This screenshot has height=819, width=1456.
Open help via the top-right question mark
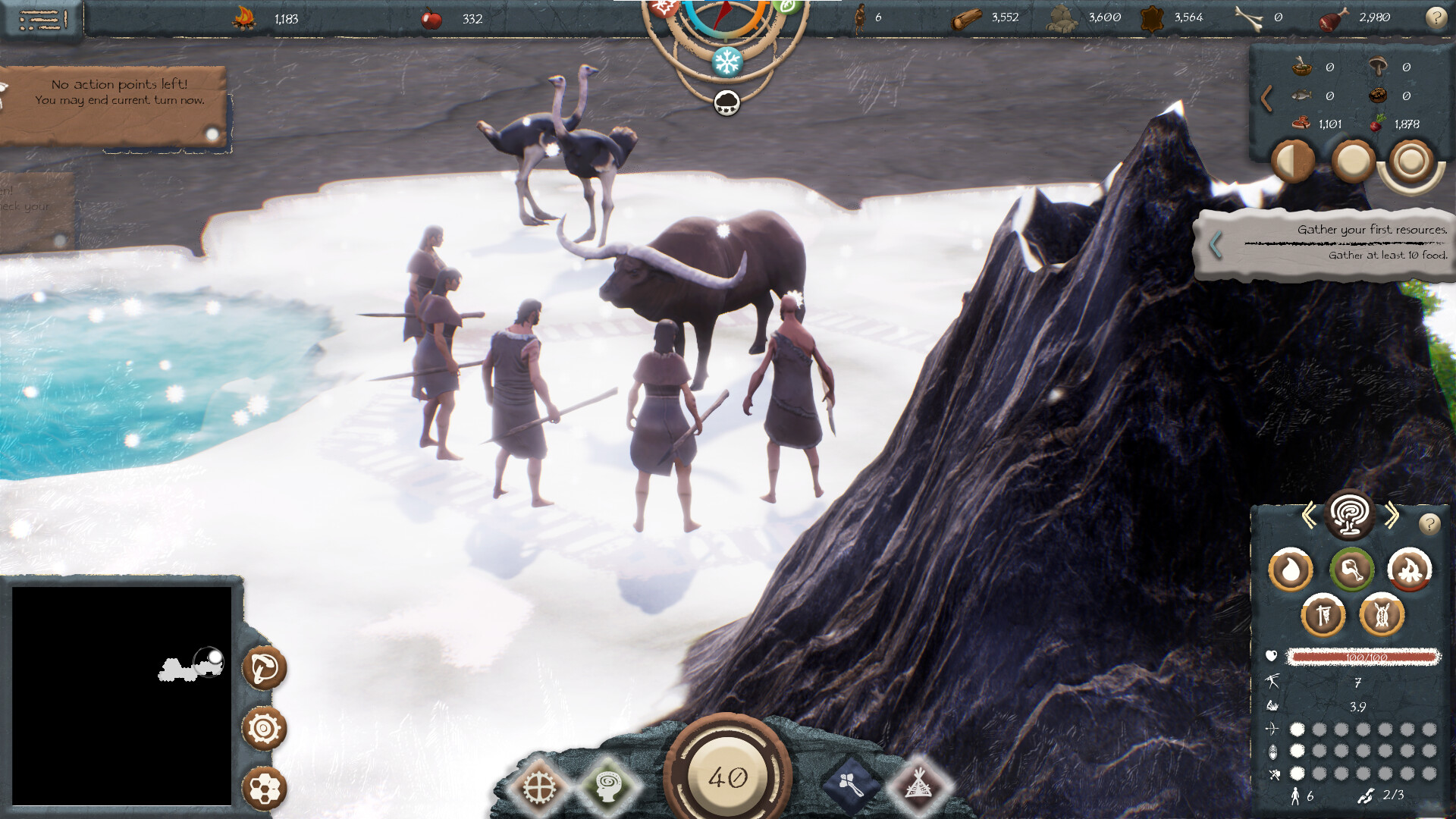(x=1437, y=17)
